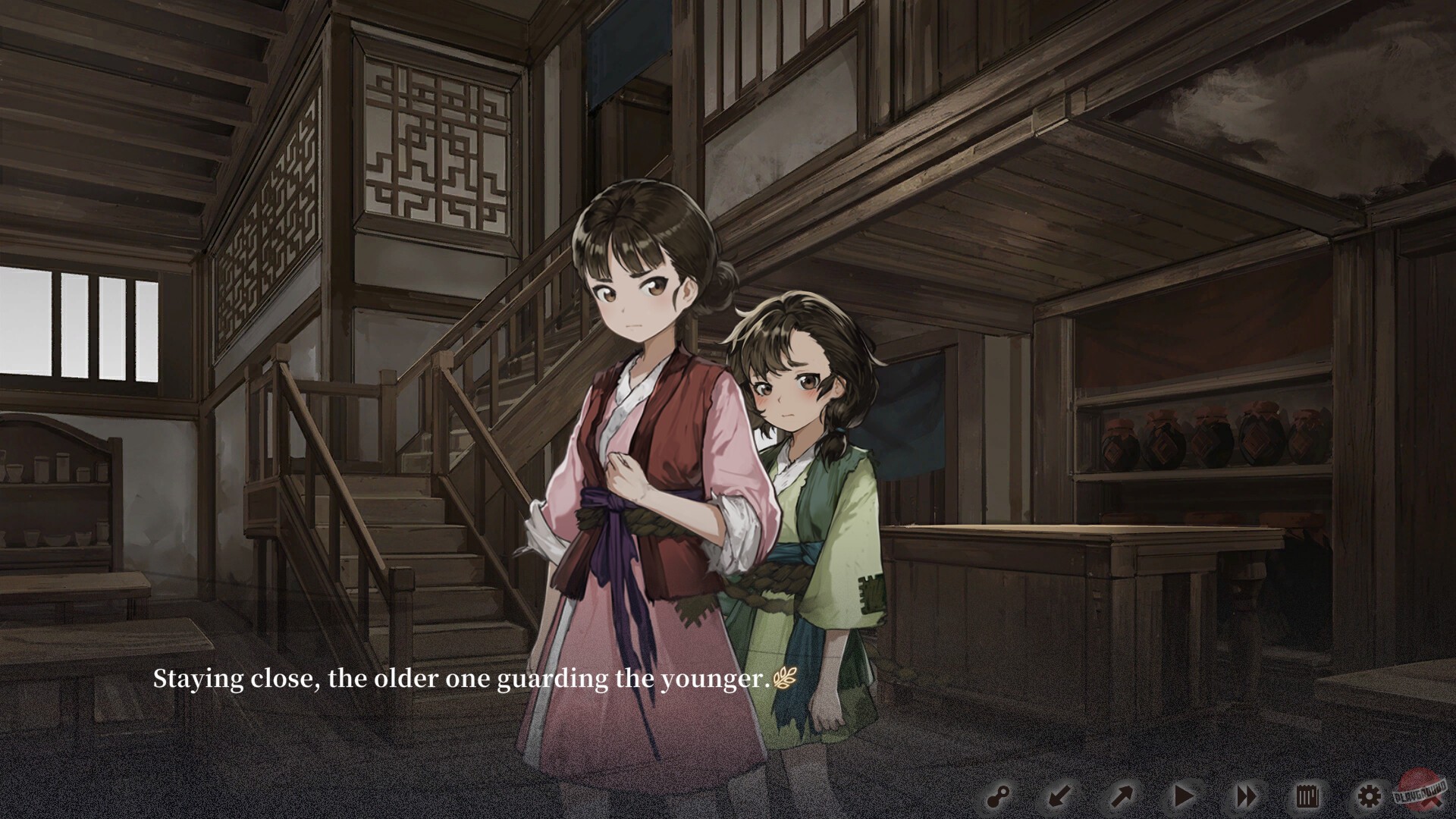
Task: Enable skip mode to fast-forward text
Action: point(1247,796)
